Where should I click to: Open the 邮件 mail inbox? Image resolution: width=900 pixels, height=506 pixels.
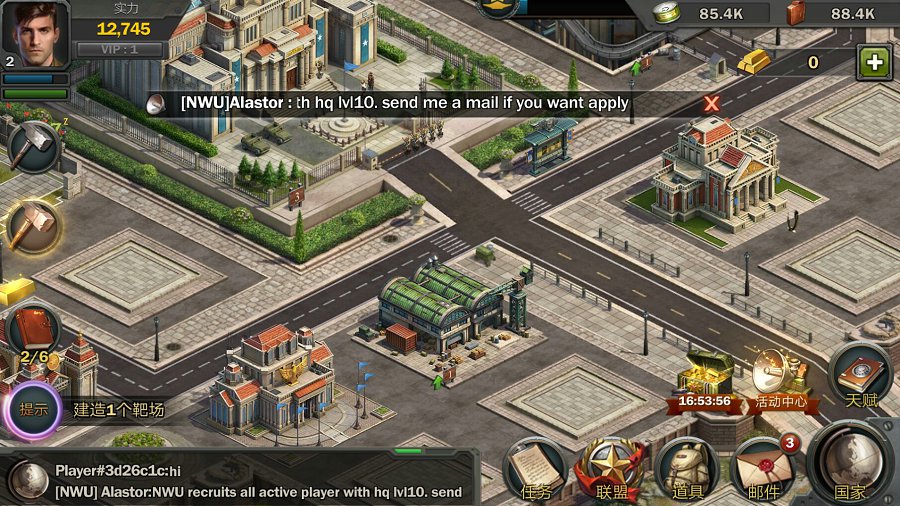tap(763, 469)
